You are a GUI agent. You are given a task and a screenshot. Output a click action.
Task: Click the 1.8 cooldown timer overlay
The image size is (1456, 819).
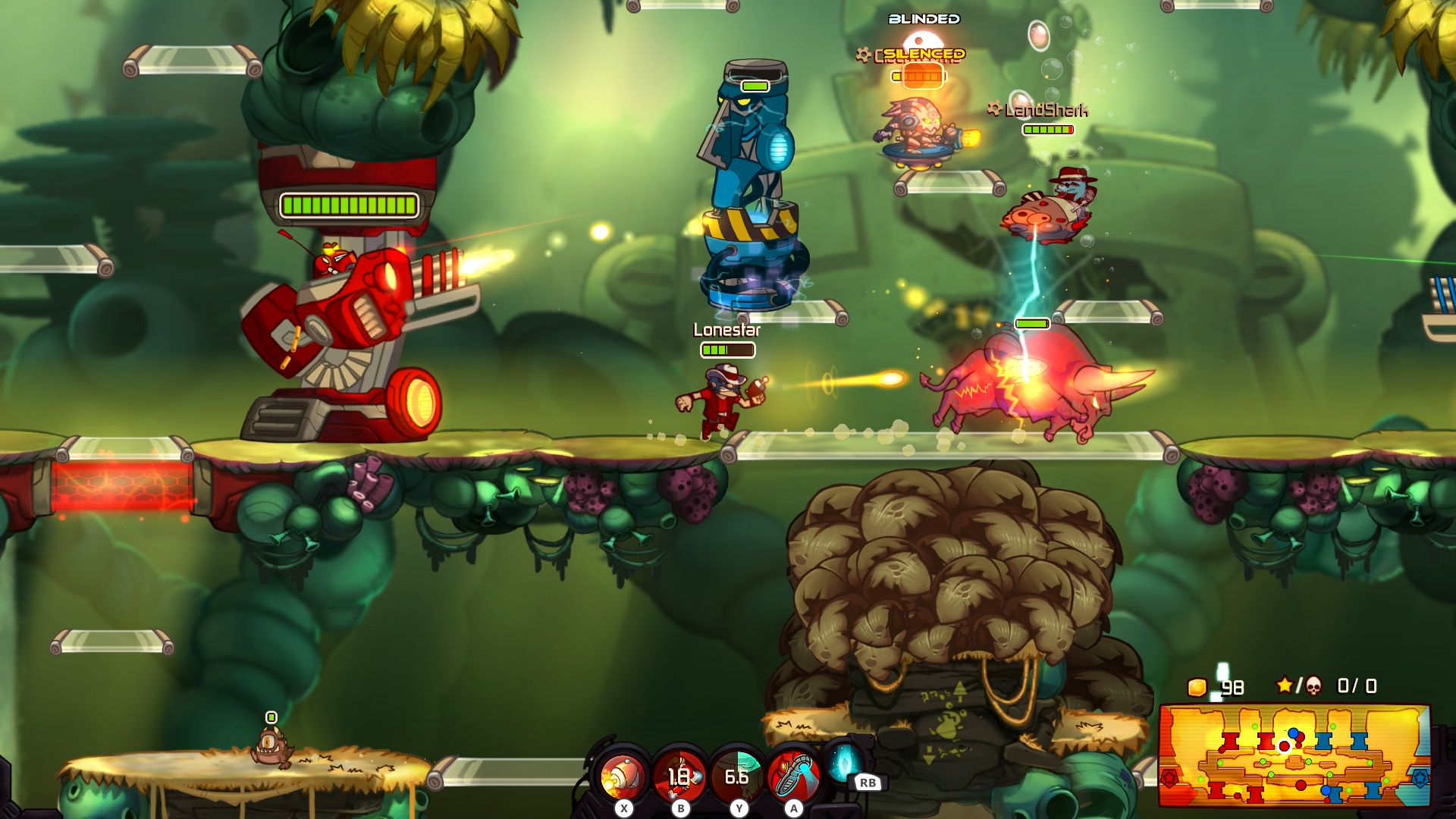point(679,776)
